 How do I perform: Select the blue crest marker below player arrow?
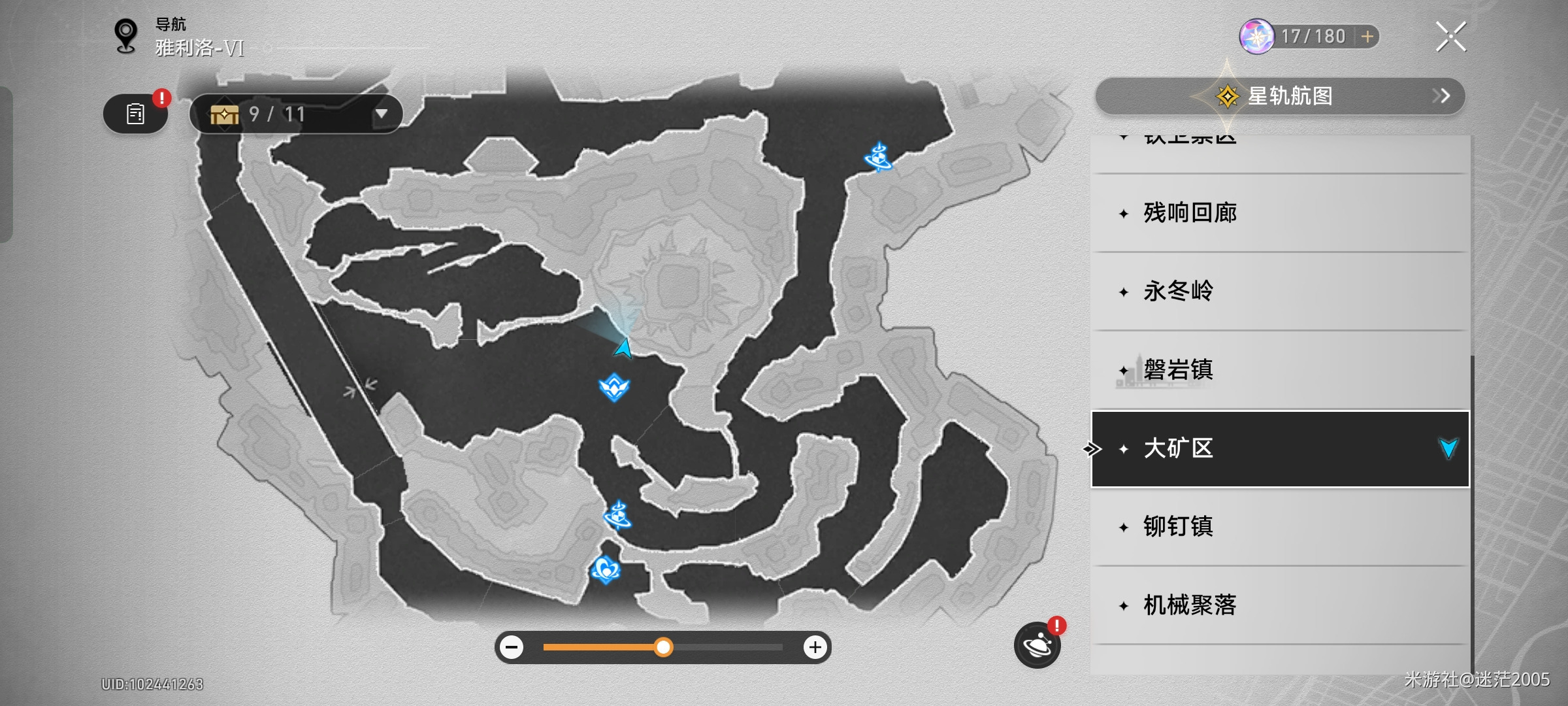click(614, 387)
